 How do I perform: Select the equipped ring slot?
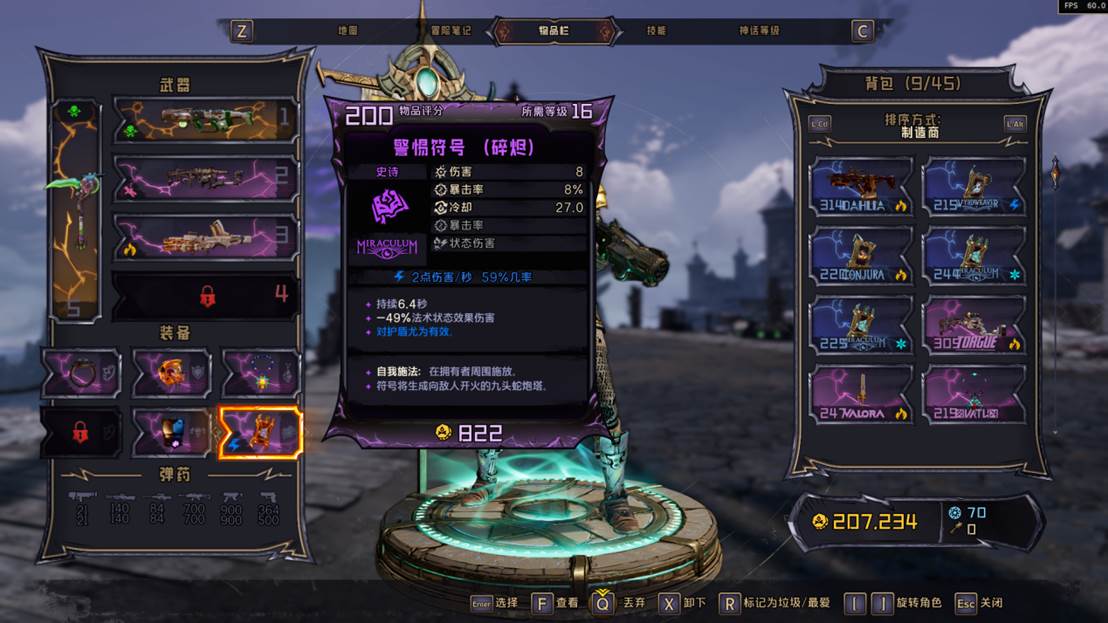[x=81, y=374]
